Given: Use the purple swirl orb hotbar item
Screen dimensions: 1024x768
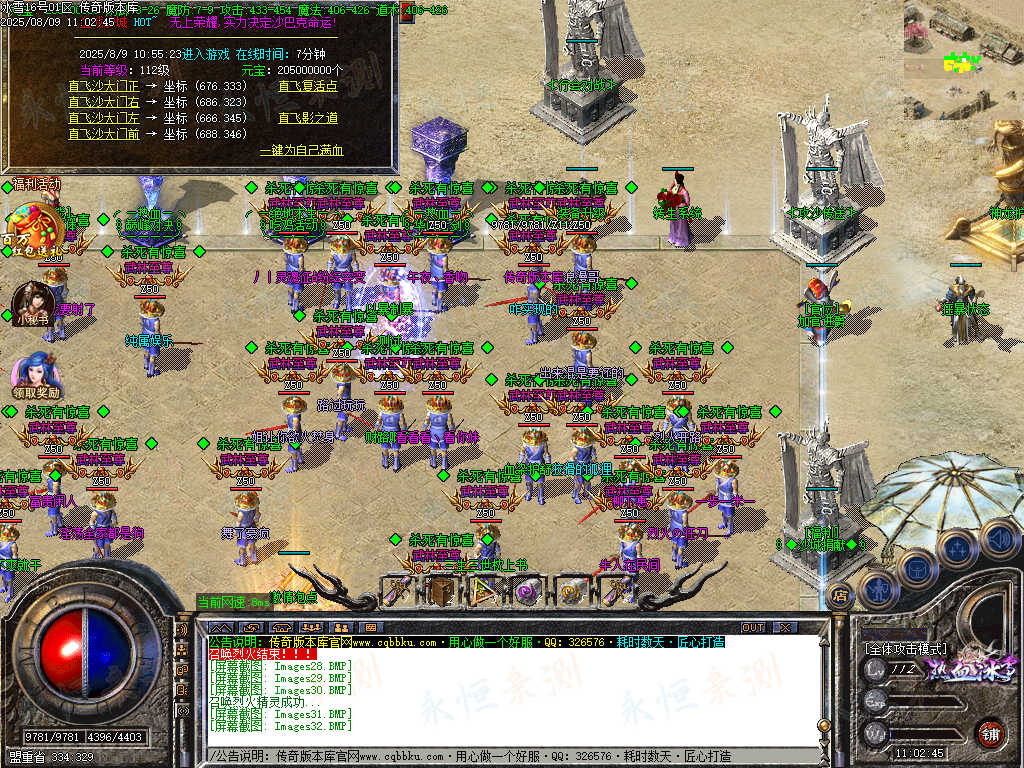Looking at the screenshot, I should pos(527,591).
